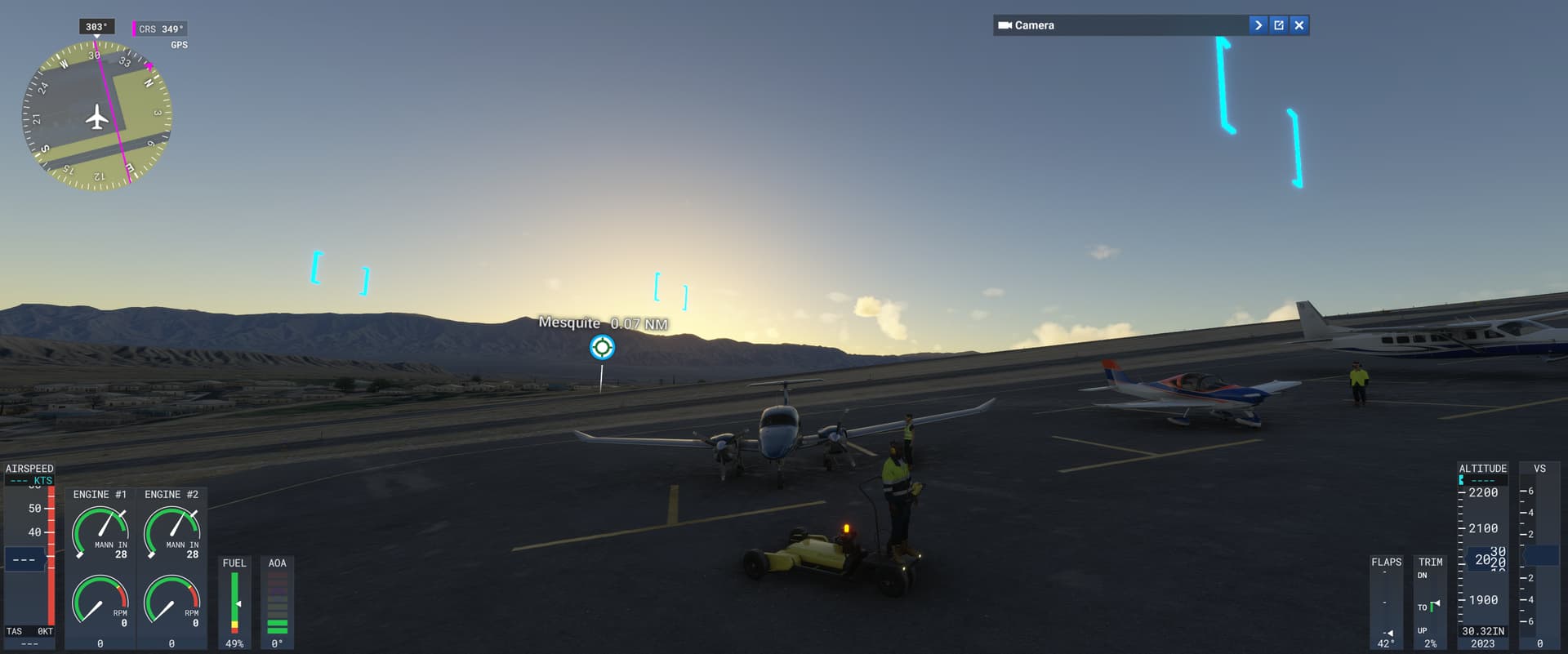
Task: Click the camera icon on the Camera toolbar
Action: tap(1005, 24)
